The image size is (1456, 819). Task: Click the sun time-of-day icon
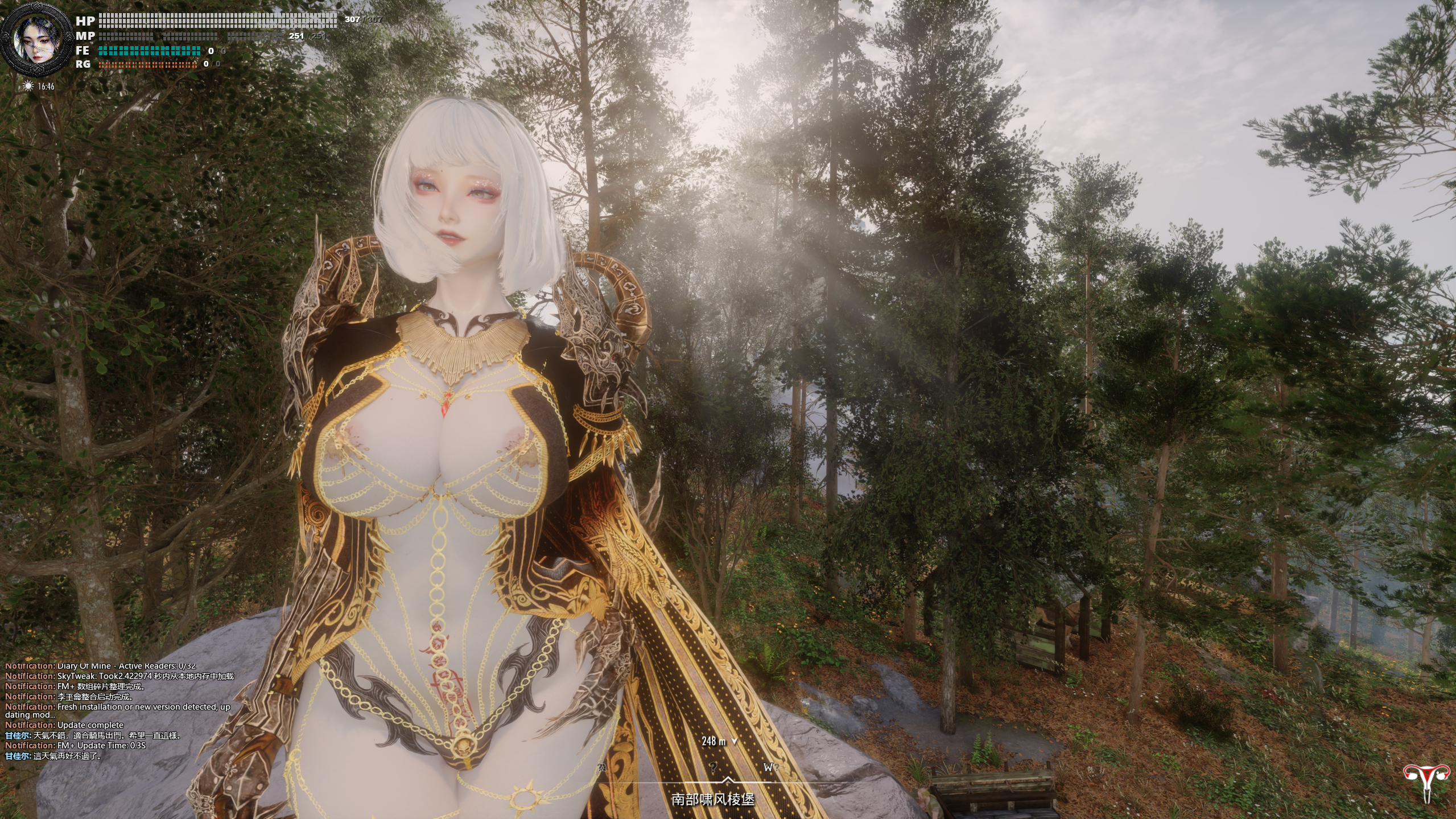pos(28,86)
